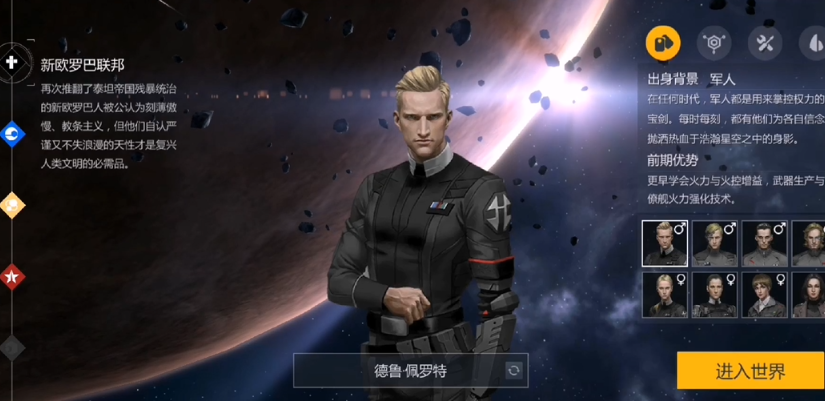Switch to the partially cut-off fourth background tab
Screen dimensions: 825x401
(x=813, y=42)
